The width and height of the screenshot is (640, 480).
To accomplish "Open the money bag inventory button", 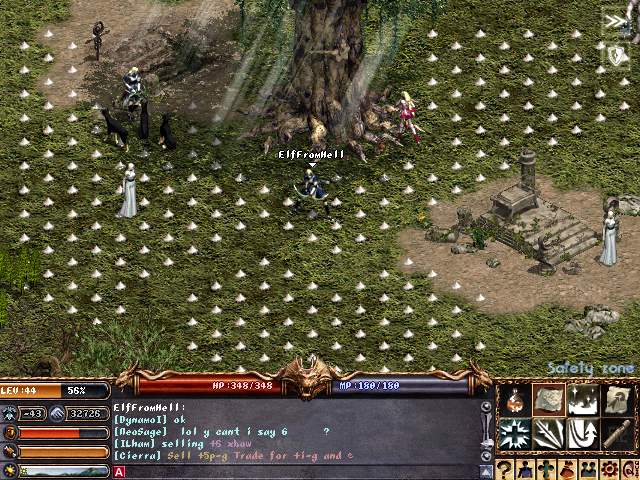I will pyautogui.click(x=566, y=469).
